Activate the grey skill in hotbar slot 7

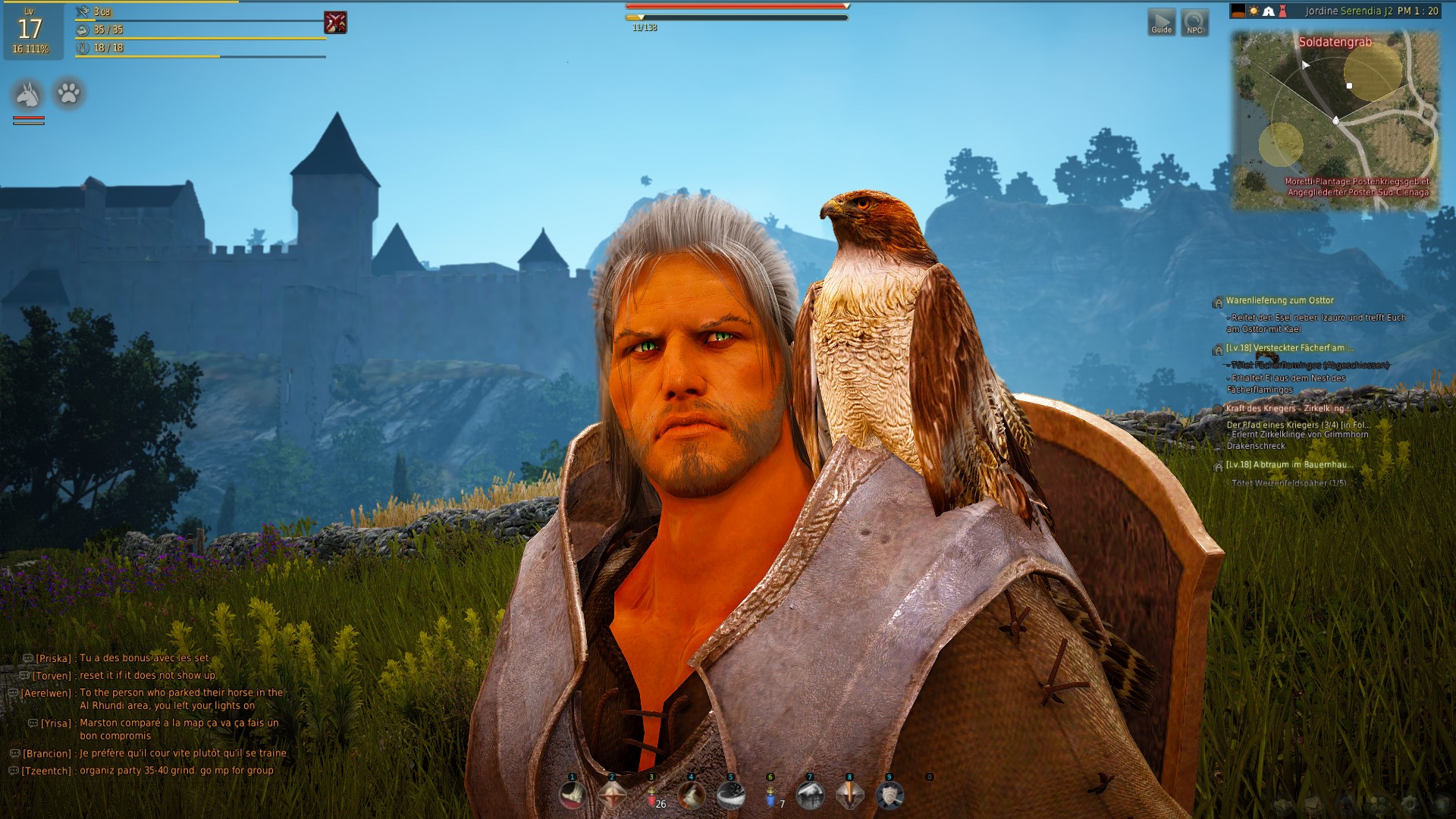[810, 795]
